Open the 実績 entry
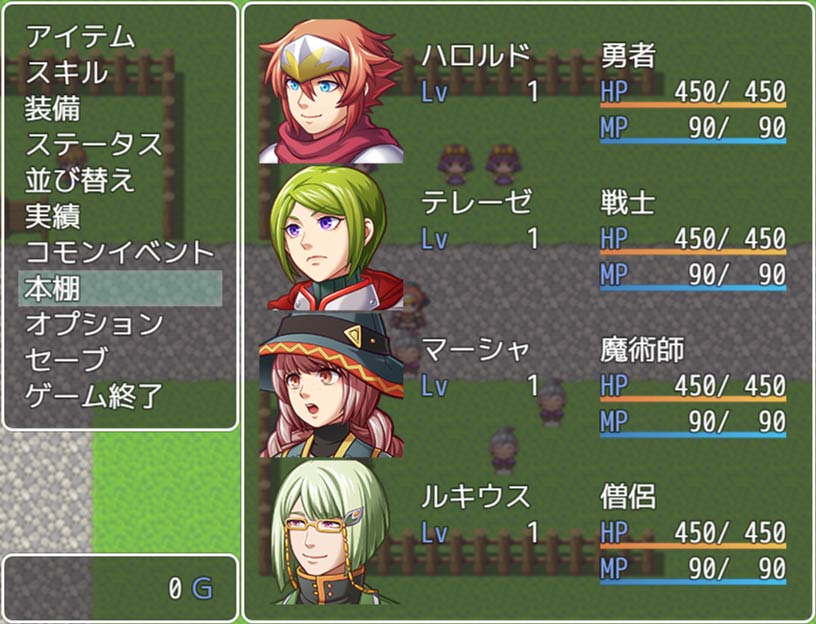The height and width of the screenshot is (624, 816). 53,216
